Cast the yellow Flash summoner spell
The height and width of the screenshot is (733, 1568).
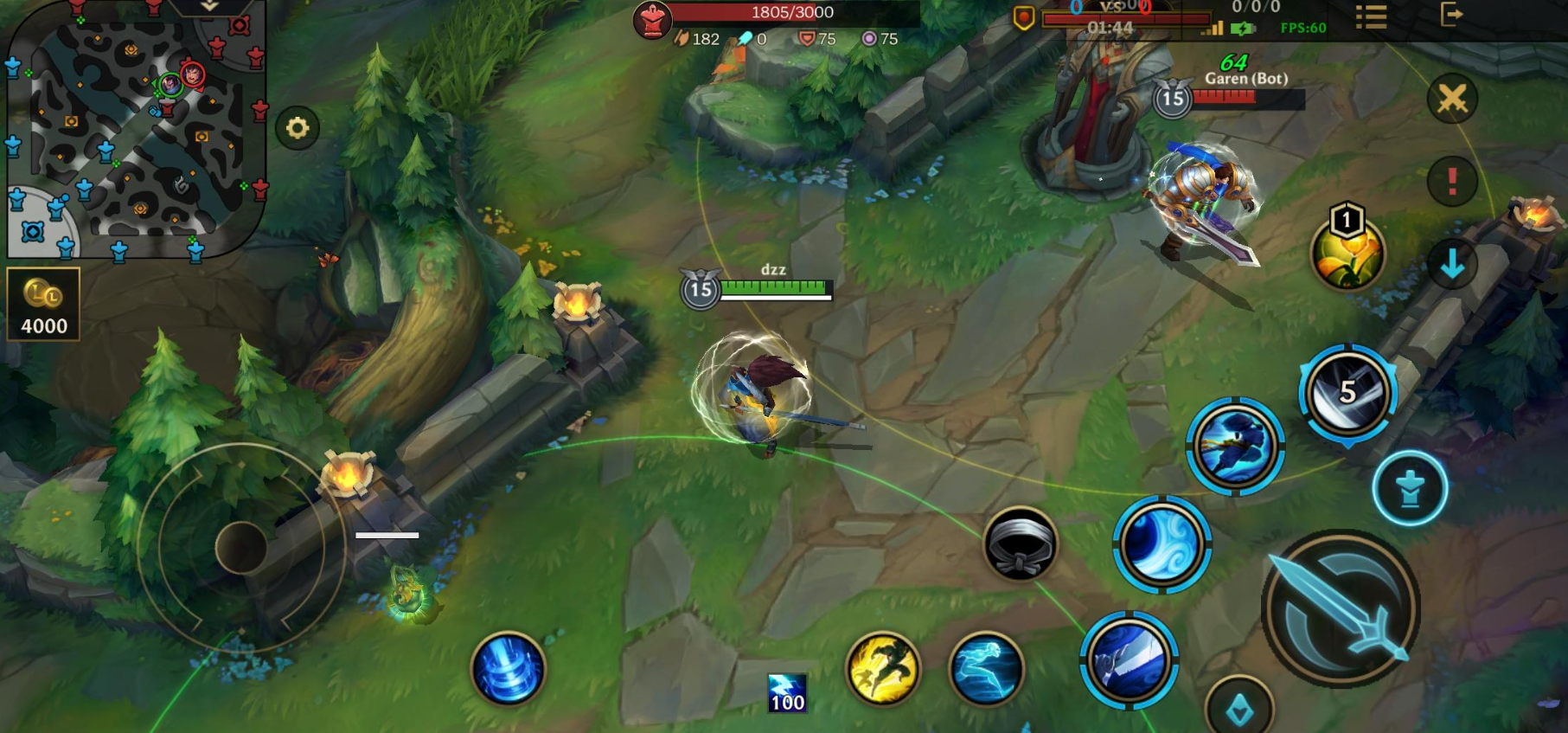pos(882,668)
